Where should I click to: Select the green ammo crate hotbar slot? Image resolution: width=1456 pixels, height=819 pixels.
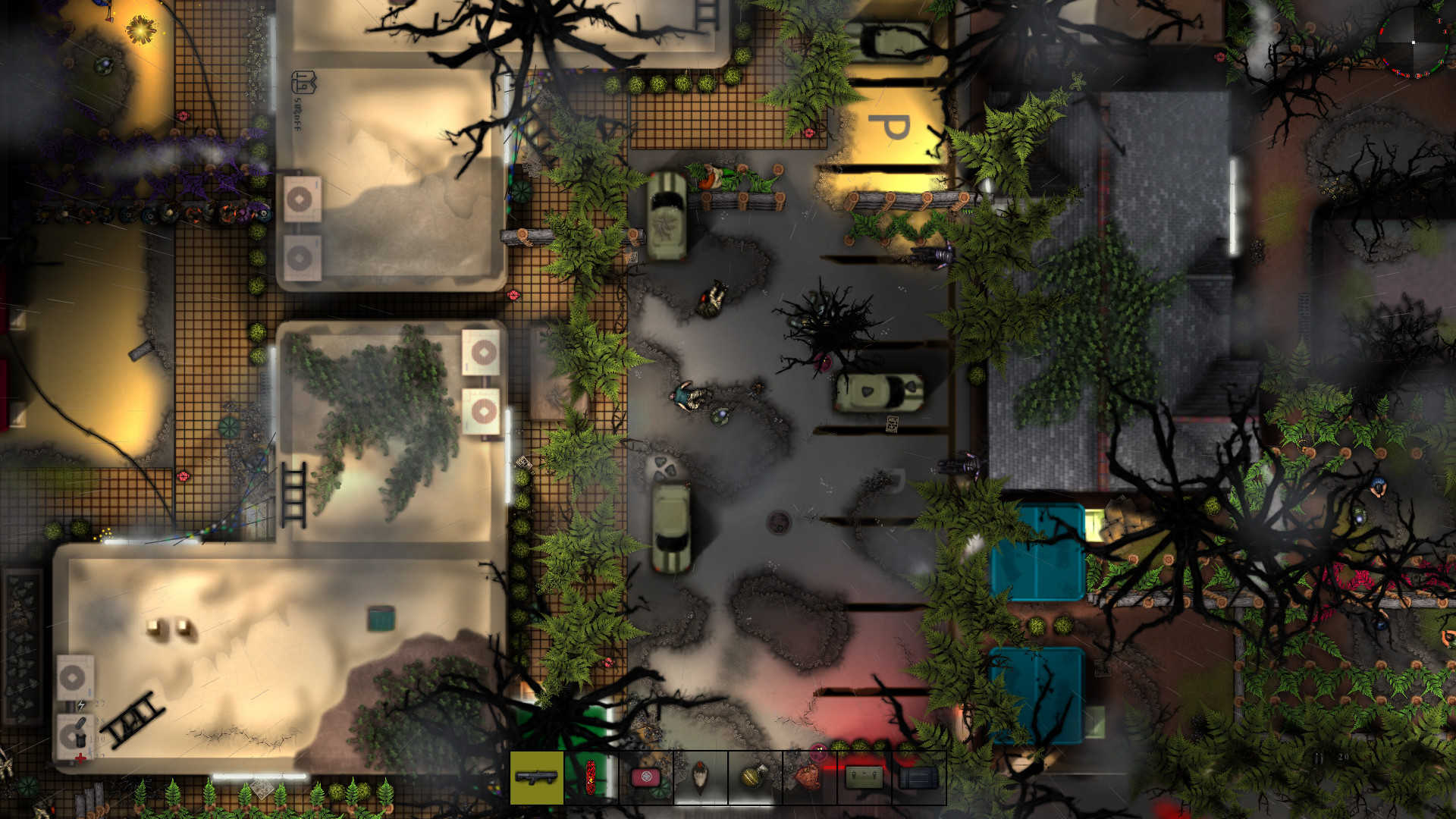tap(864, 777)
